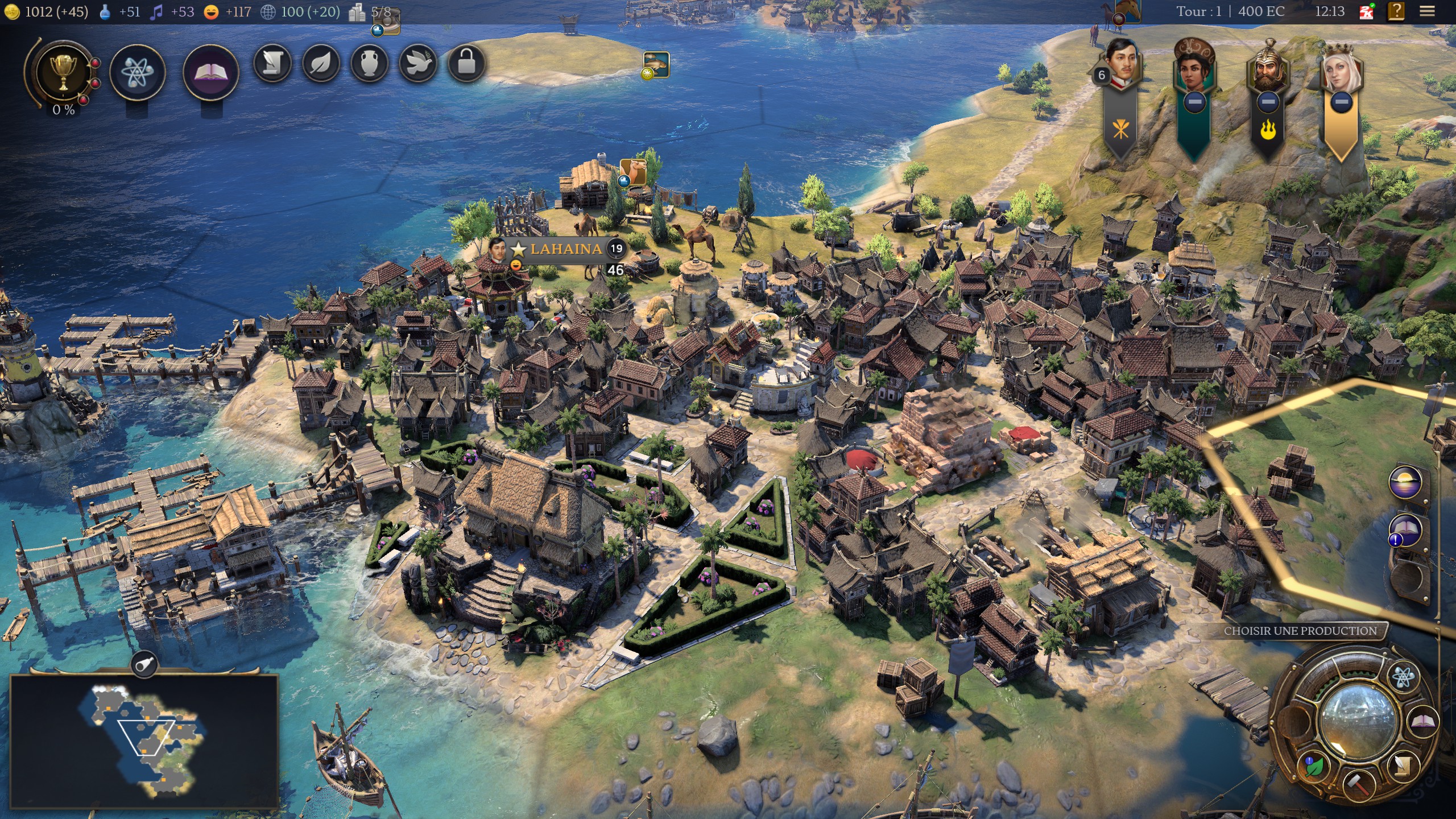This screenshot has height=819, width=1456.
Task: Open the question mark help book
Action: [x=1396, y=11]
